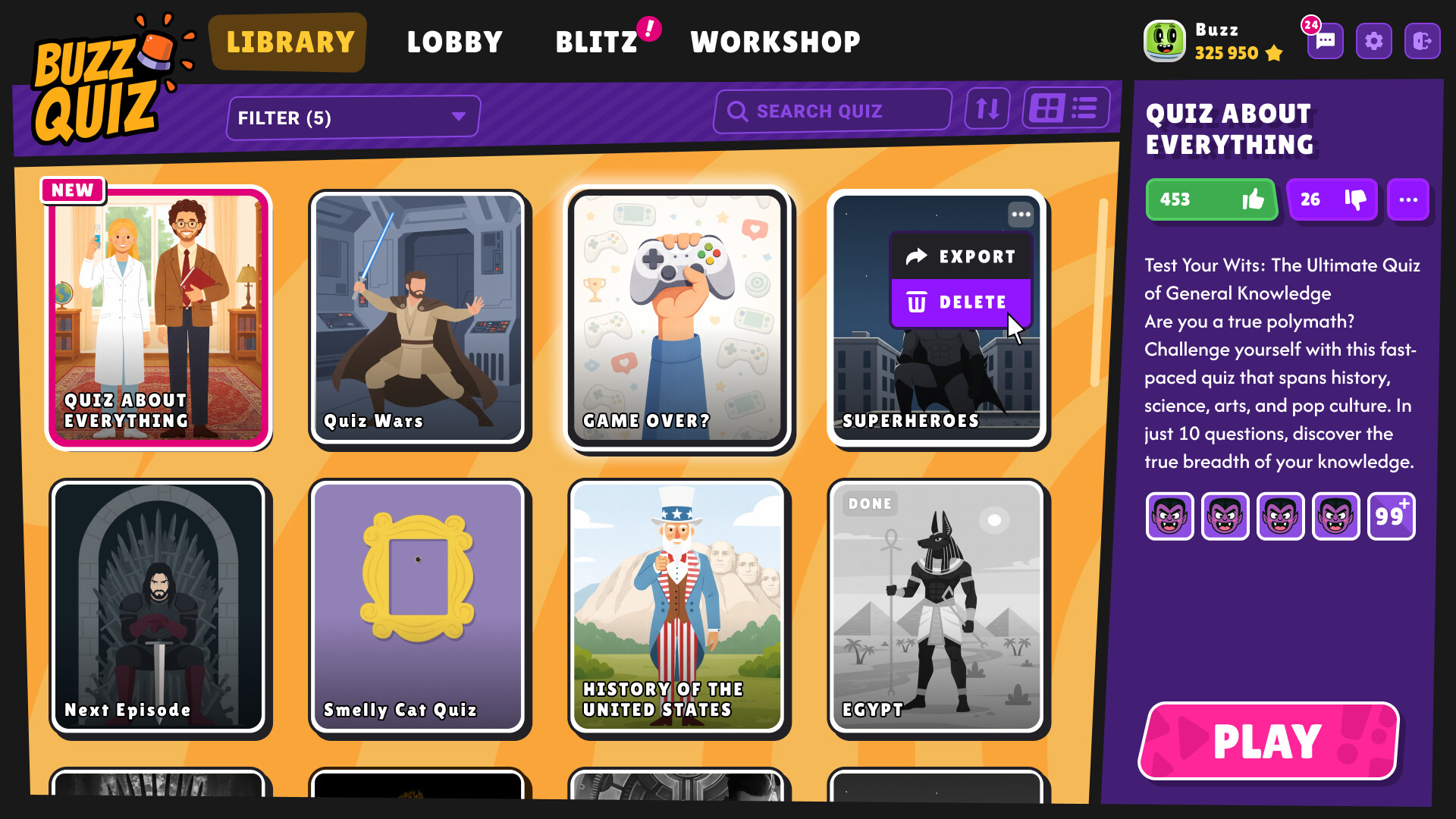Select Delete from the context menu
The height and width of the screenshot is (819, 1456).
961,302
